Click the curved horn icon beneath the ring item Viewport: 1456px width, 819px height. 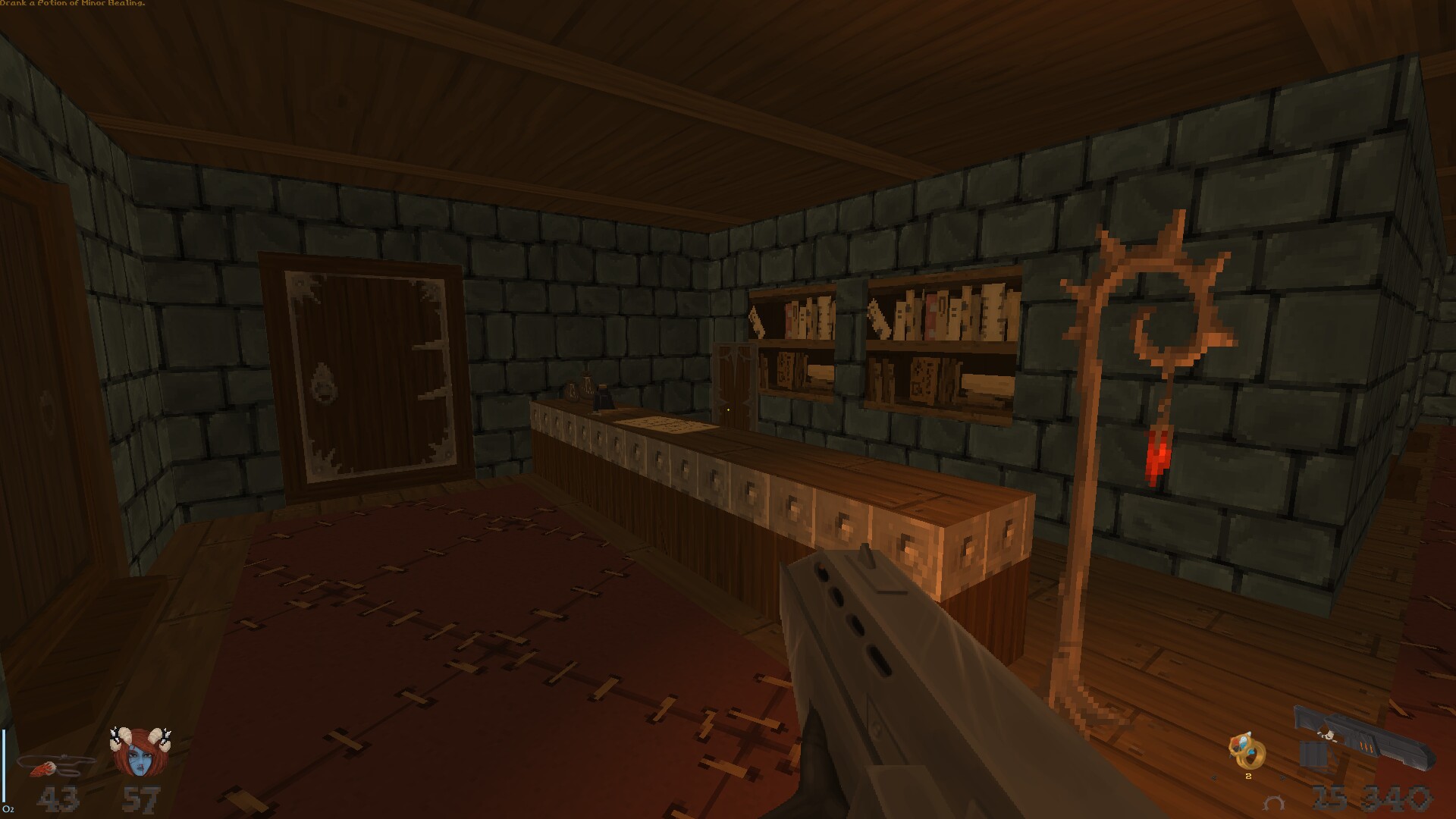(1272, 803)
